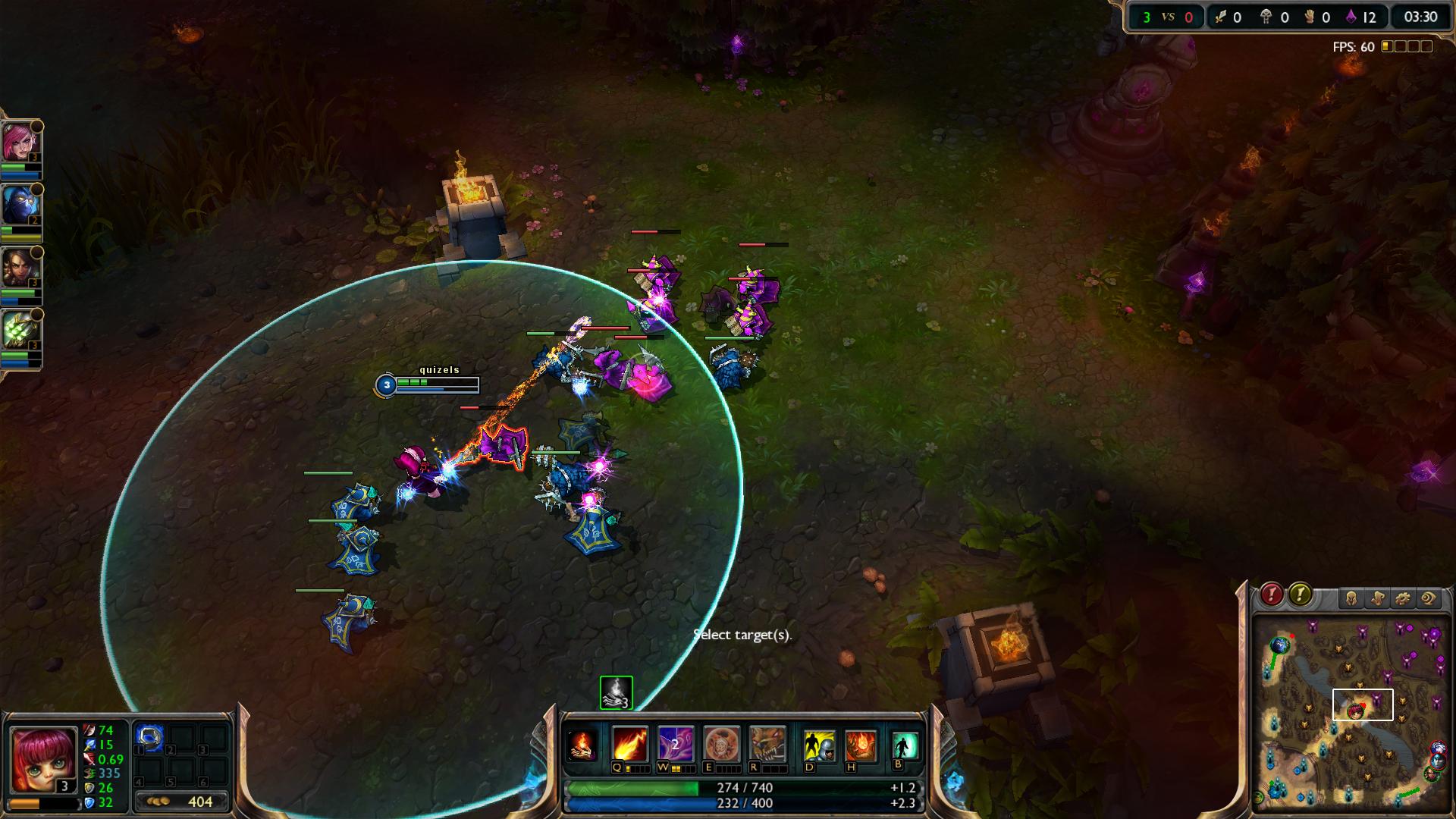This screenshot has width=1456, height=819.
Task: Click the white camera rectangle on the minimap
Action: pos(1361,707)
